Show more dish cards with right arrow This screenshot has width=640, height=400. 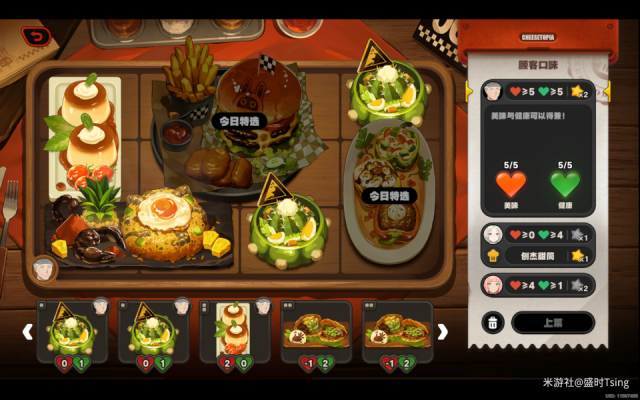click(x=443, y=331)
